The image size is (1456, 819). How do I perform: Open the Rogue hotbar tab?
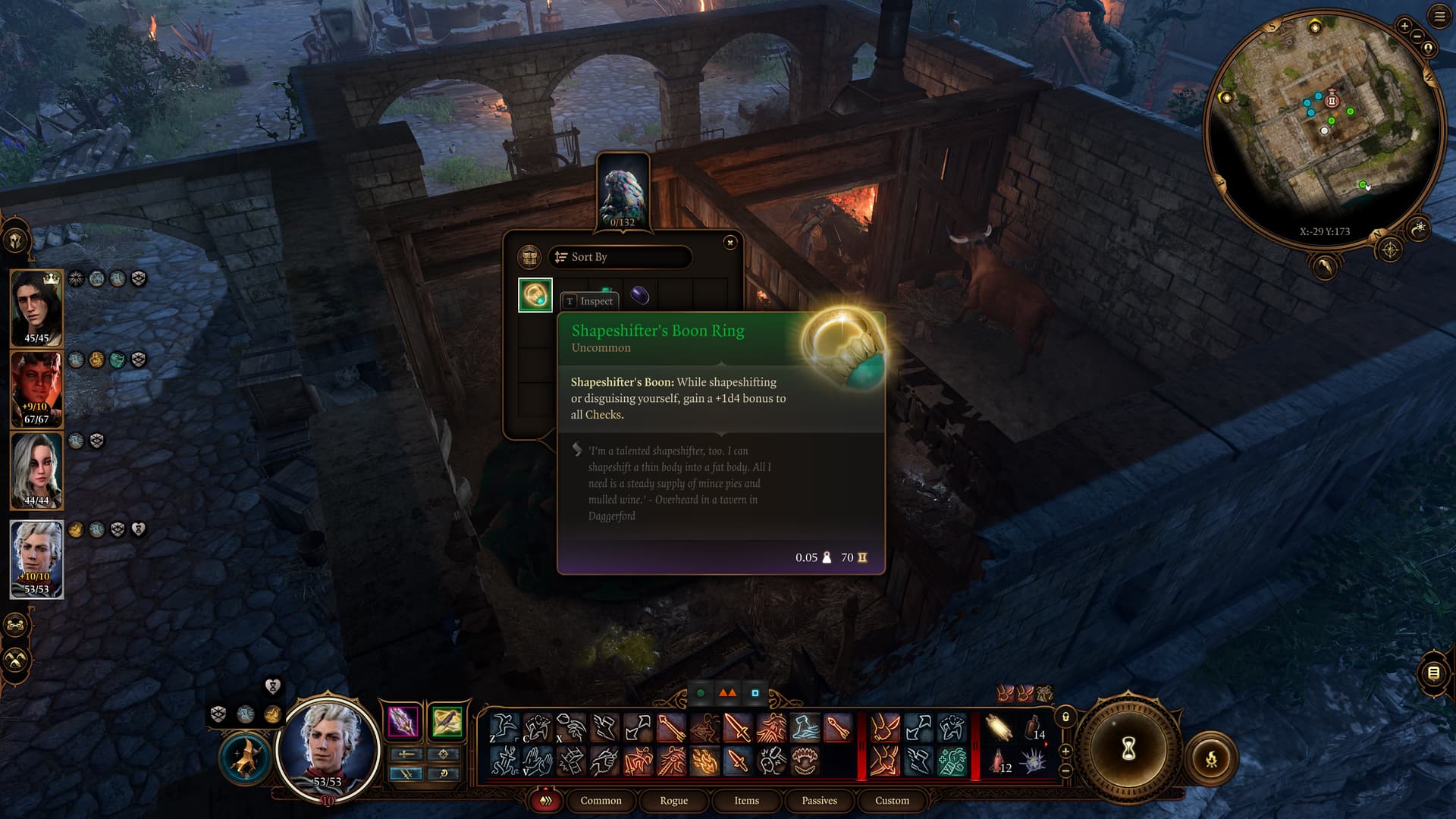click(673, 800)
